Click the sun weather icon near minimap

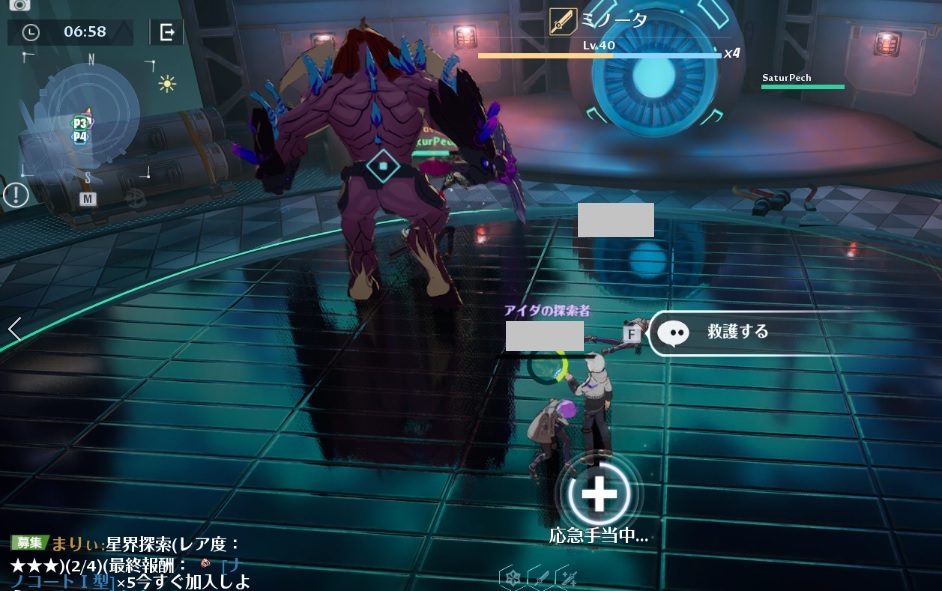coord(167,84)
